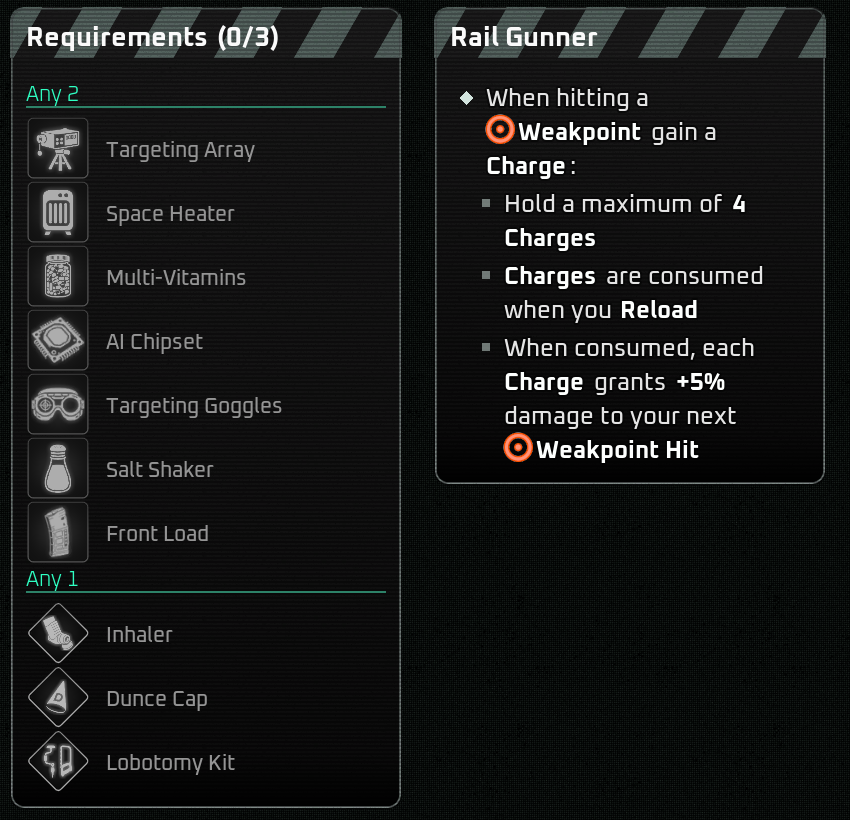The width and height of the screenshot is (850, 820).
Task: Click the Dunce Cap item
Action: (x=156, y=699)
